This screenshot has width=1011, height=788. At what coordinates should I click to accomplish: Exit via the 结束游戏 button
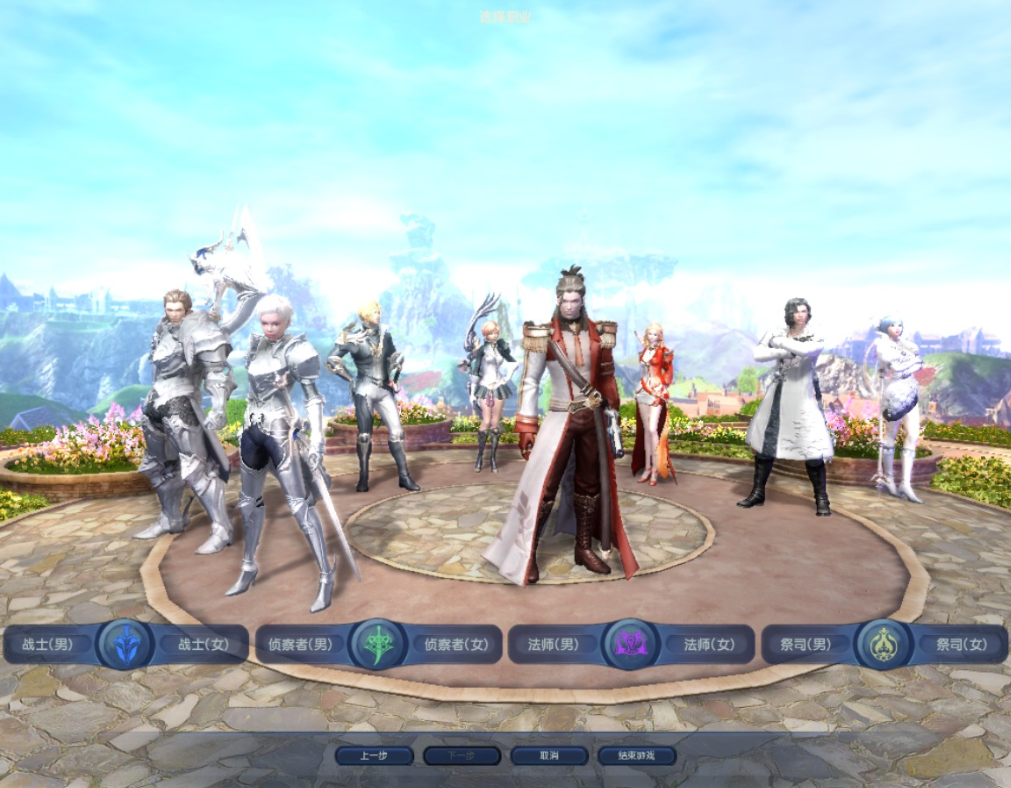coord(637,756)
